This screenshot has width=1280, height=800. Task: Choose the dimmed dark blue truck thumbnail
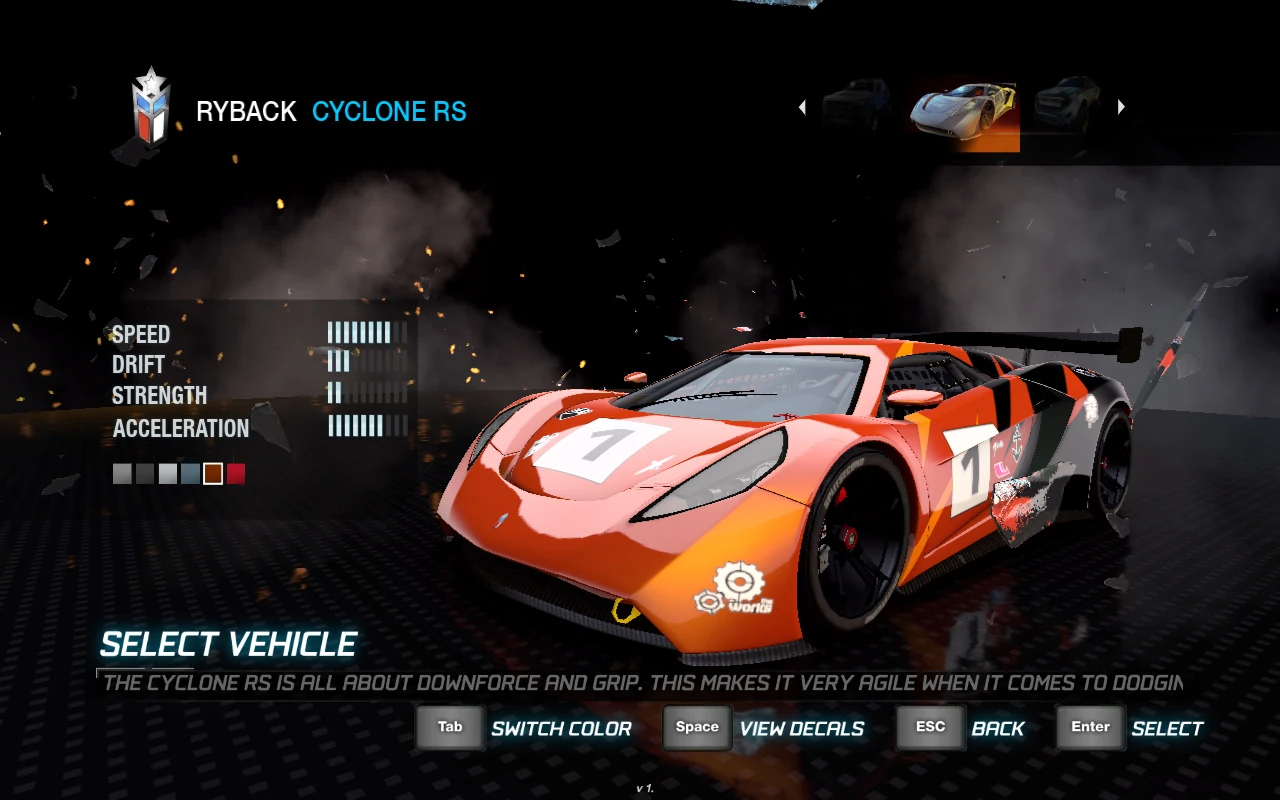(856, 105)
